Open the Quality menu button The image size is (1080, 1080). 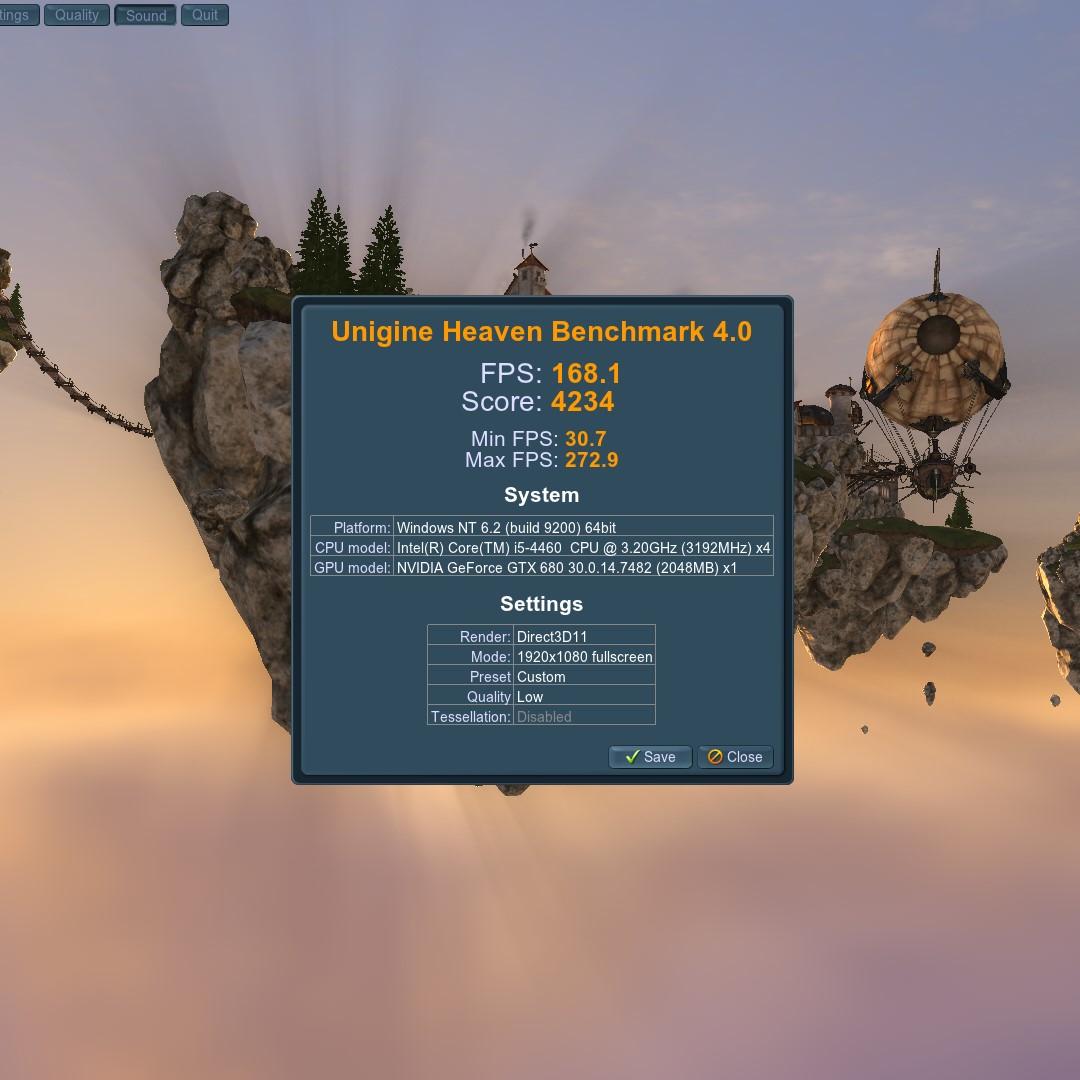point(77,15)
